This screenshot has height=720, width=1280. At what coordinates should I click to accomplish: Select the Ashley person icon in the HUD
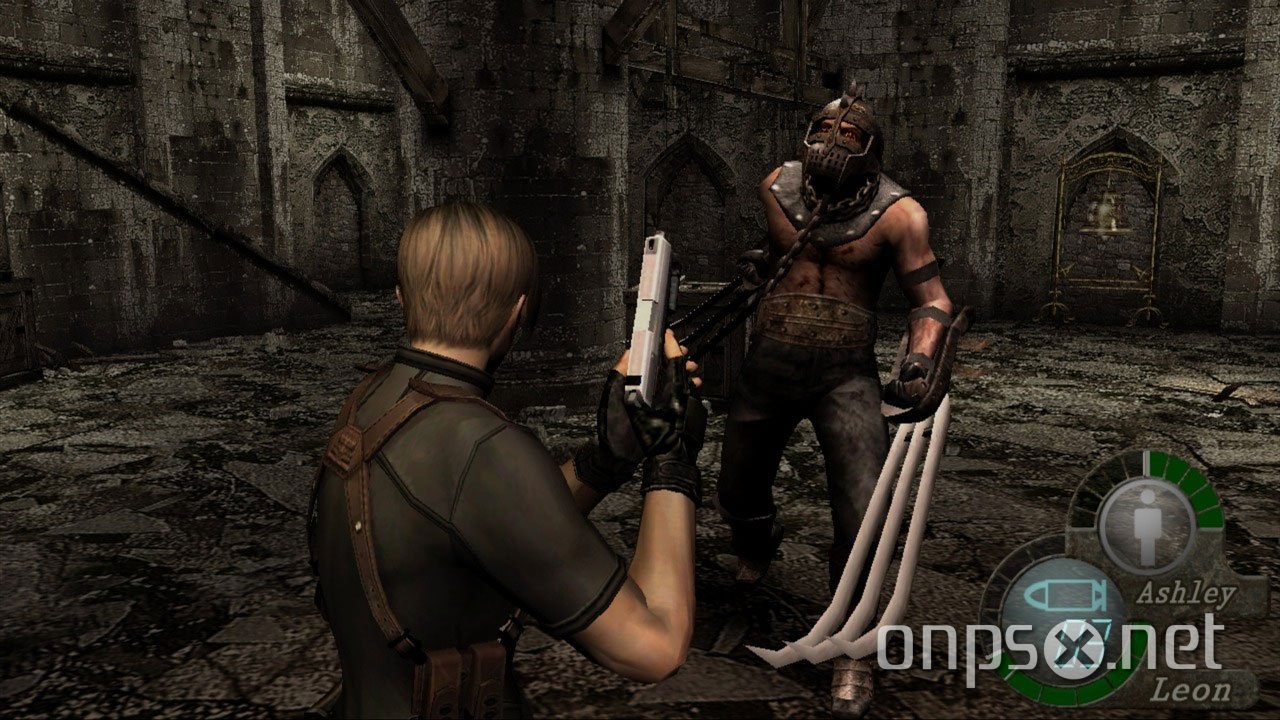click(1147, 518)
